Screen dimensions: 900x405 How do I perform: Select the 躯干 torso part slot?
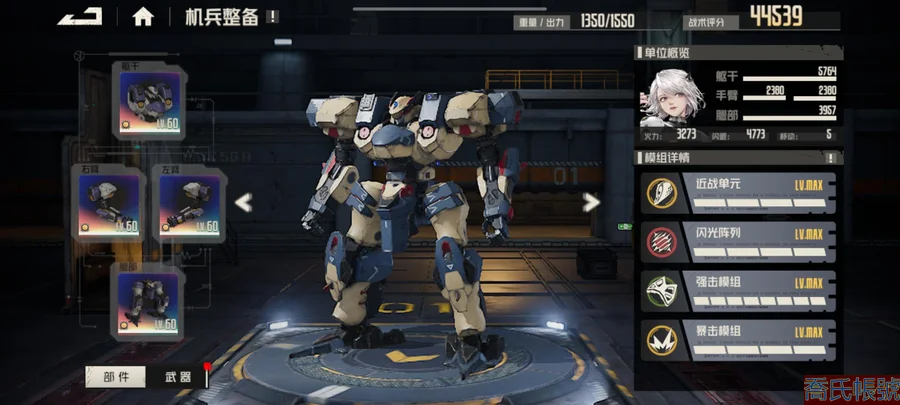pos(150,100)
